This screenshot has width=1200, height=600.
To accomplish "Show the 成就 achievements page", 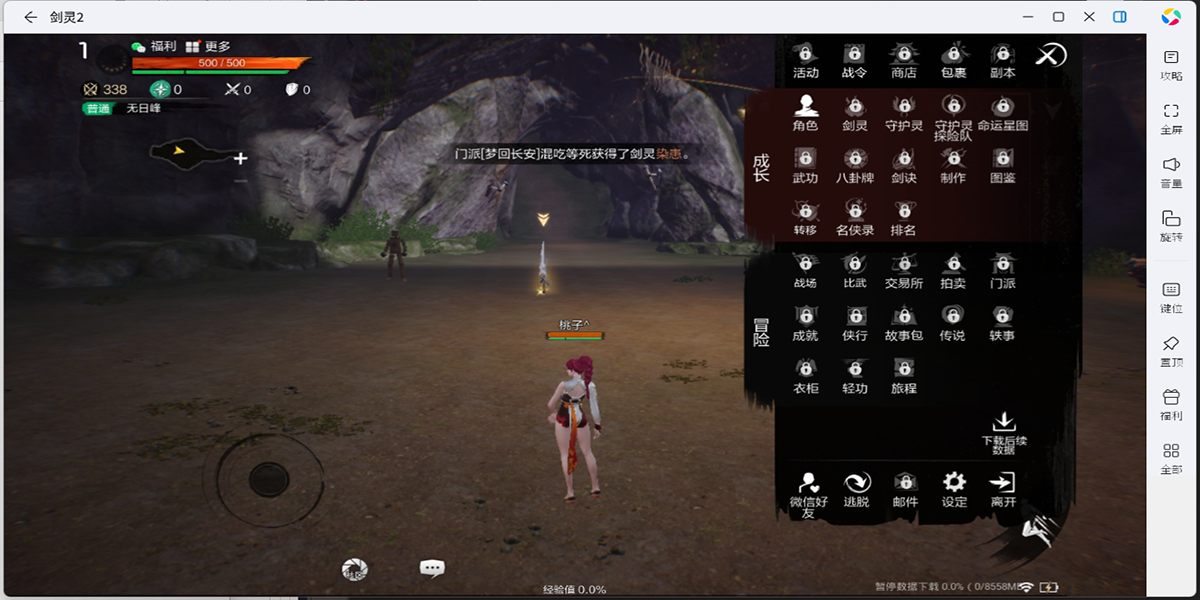I will [x=805, y=322].
